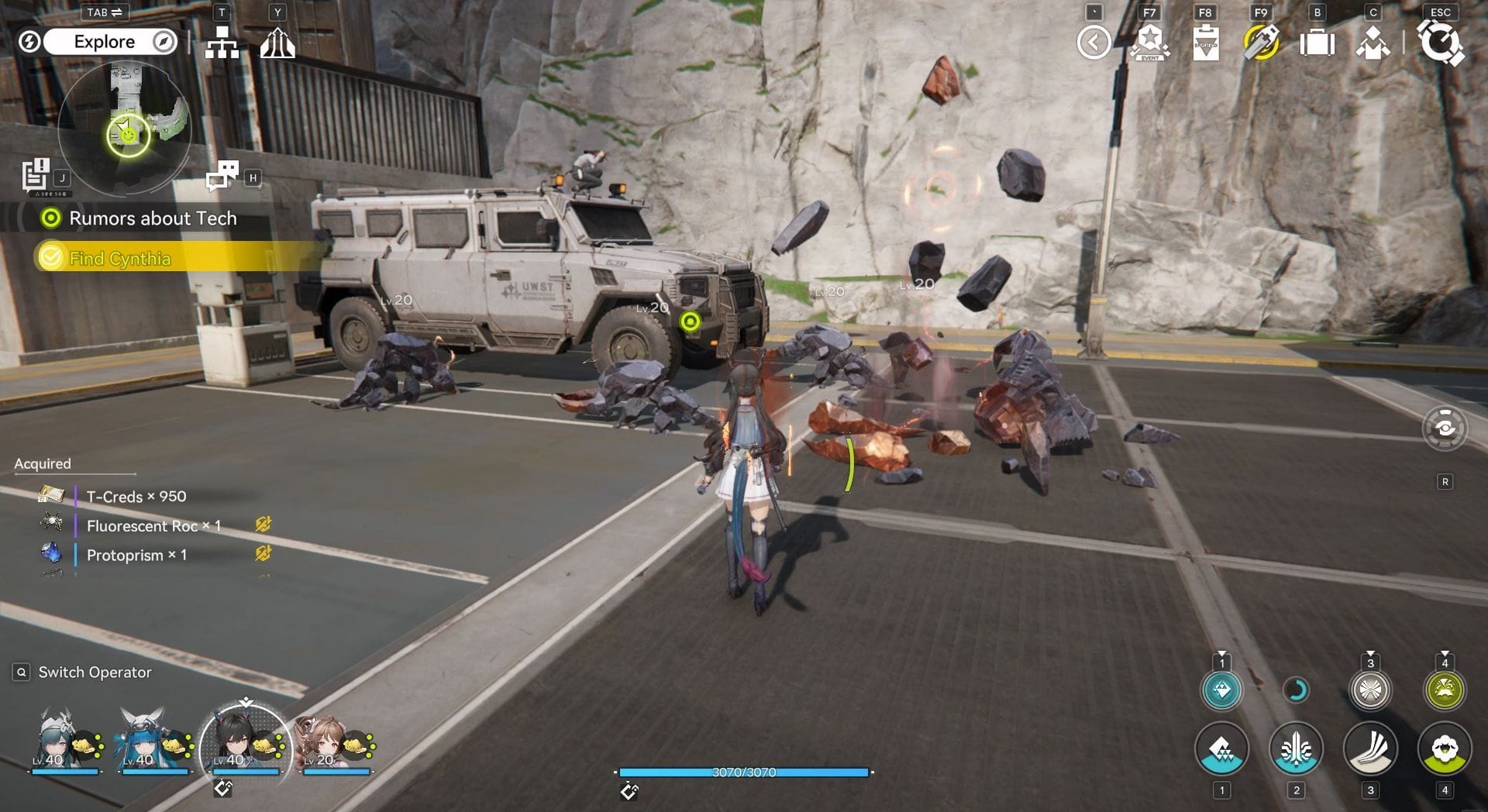The width and height of the screenshot is (1488, 812).
Task: Open the hierarchy tree icon menu
Action: (x=222, y=43)
